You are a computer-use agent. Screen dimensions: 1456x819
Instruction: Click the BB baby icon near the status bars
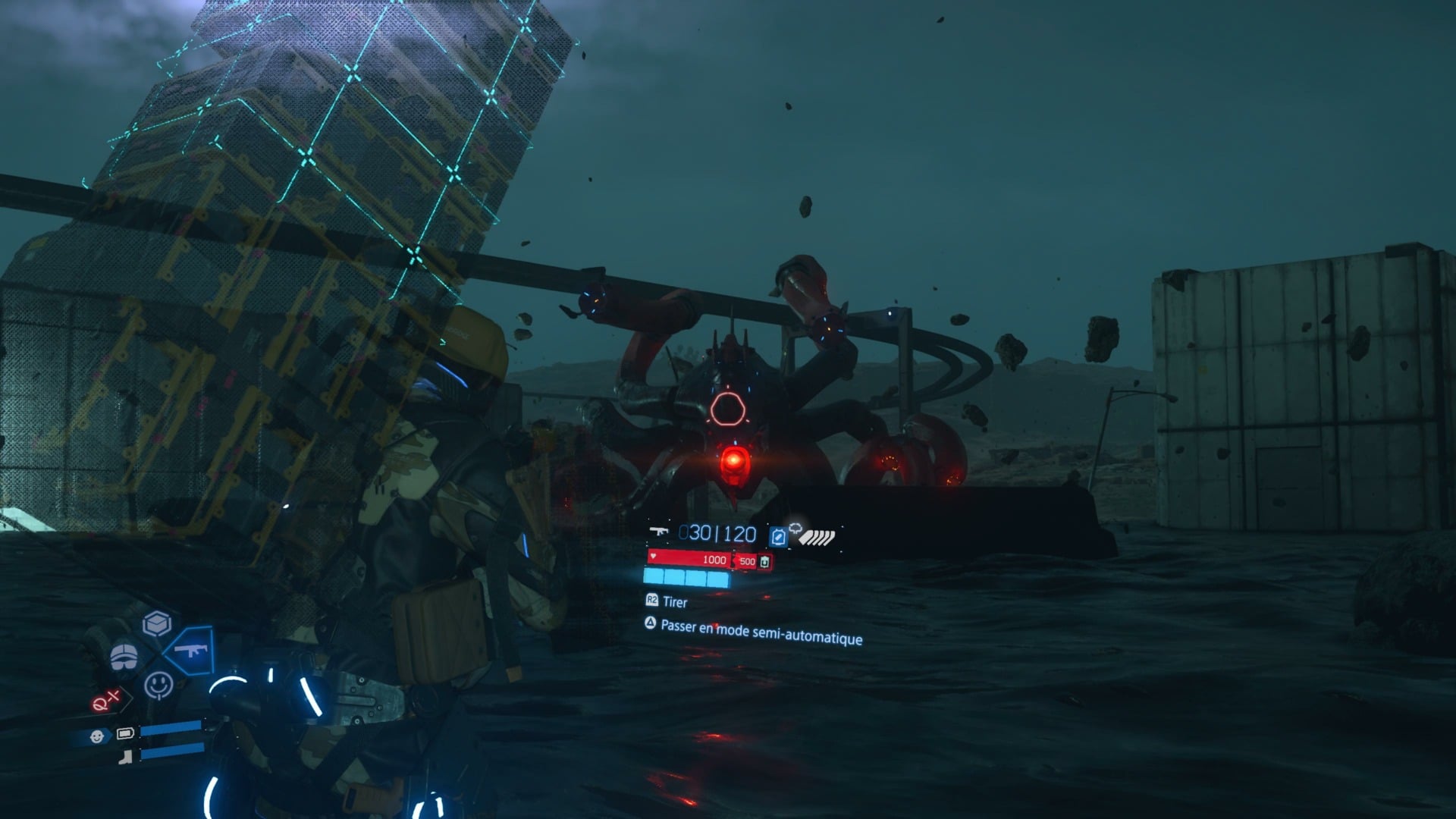(x=97, y=736)
